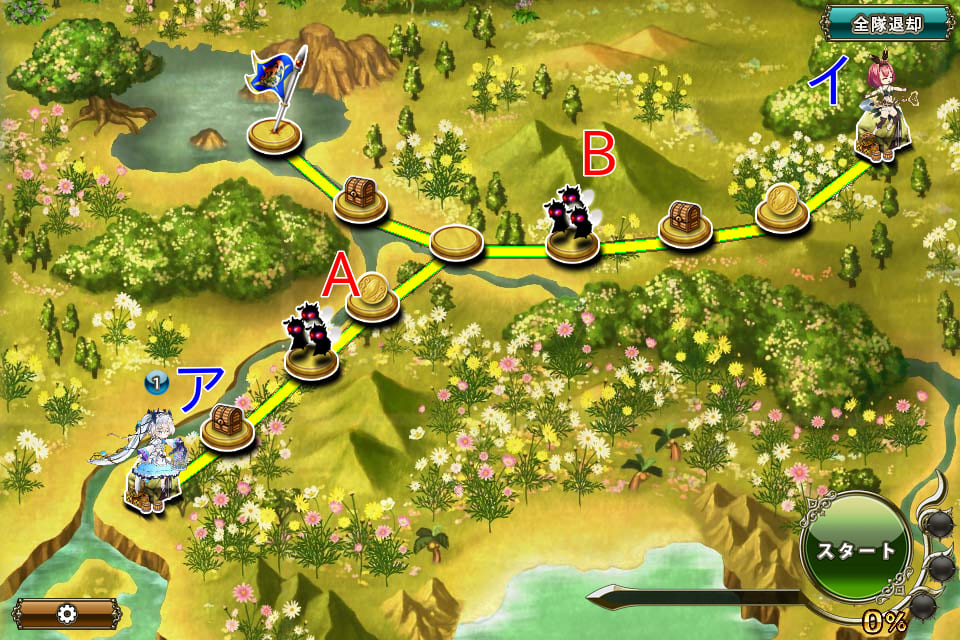Open the gear settings menu
The width and height of the screenshot is (960, 640).
coord(67,613)
